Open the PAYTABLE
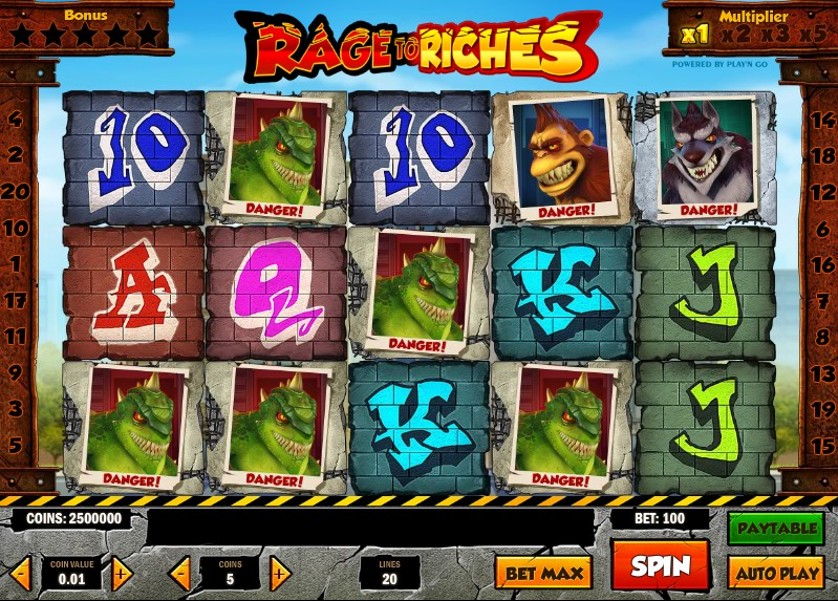This screenshot has height=601, width=838. 774,528
